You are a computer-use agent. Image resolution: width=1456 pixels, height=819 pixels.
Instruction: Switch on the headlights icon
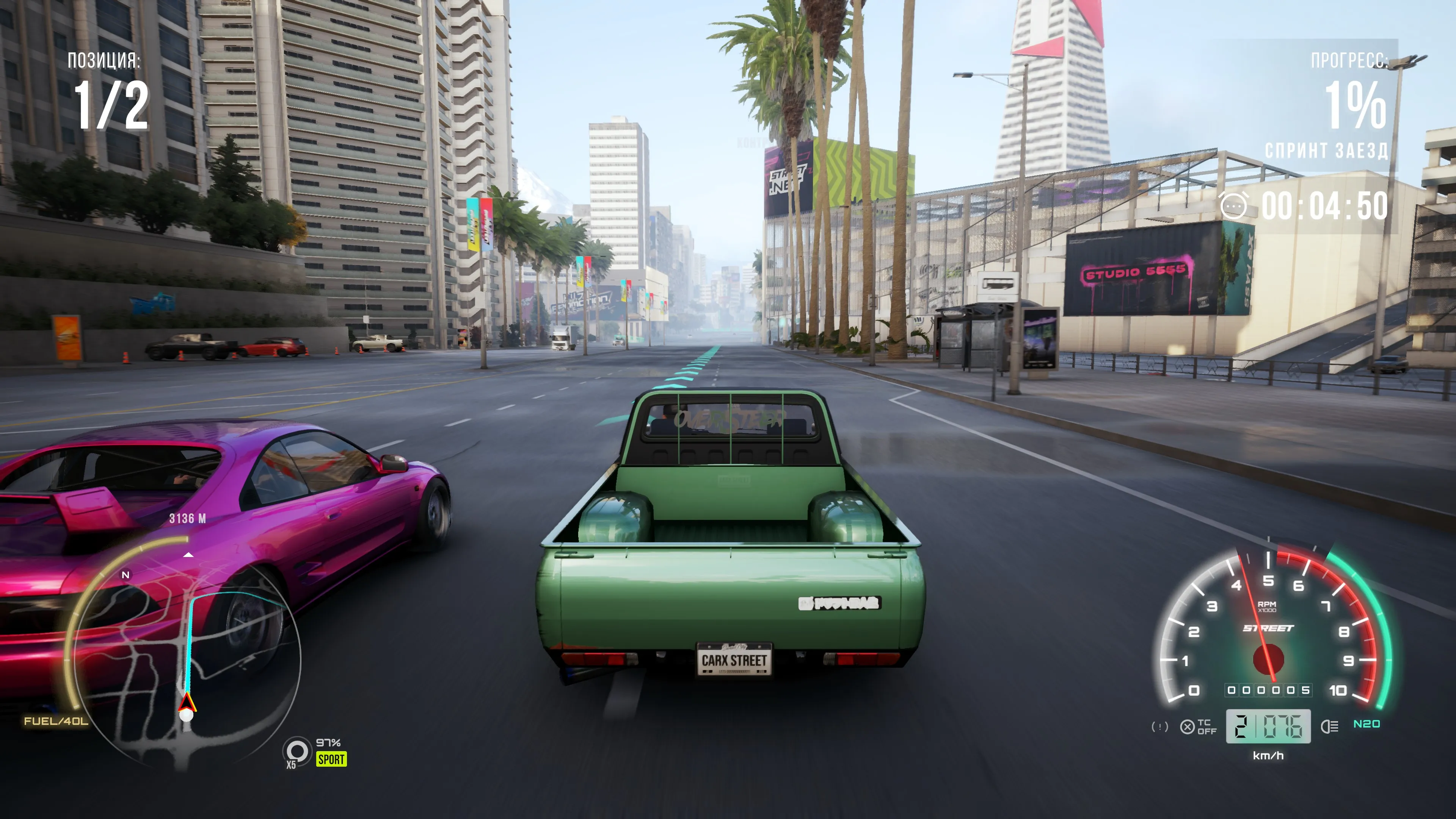pos(1329,726)
